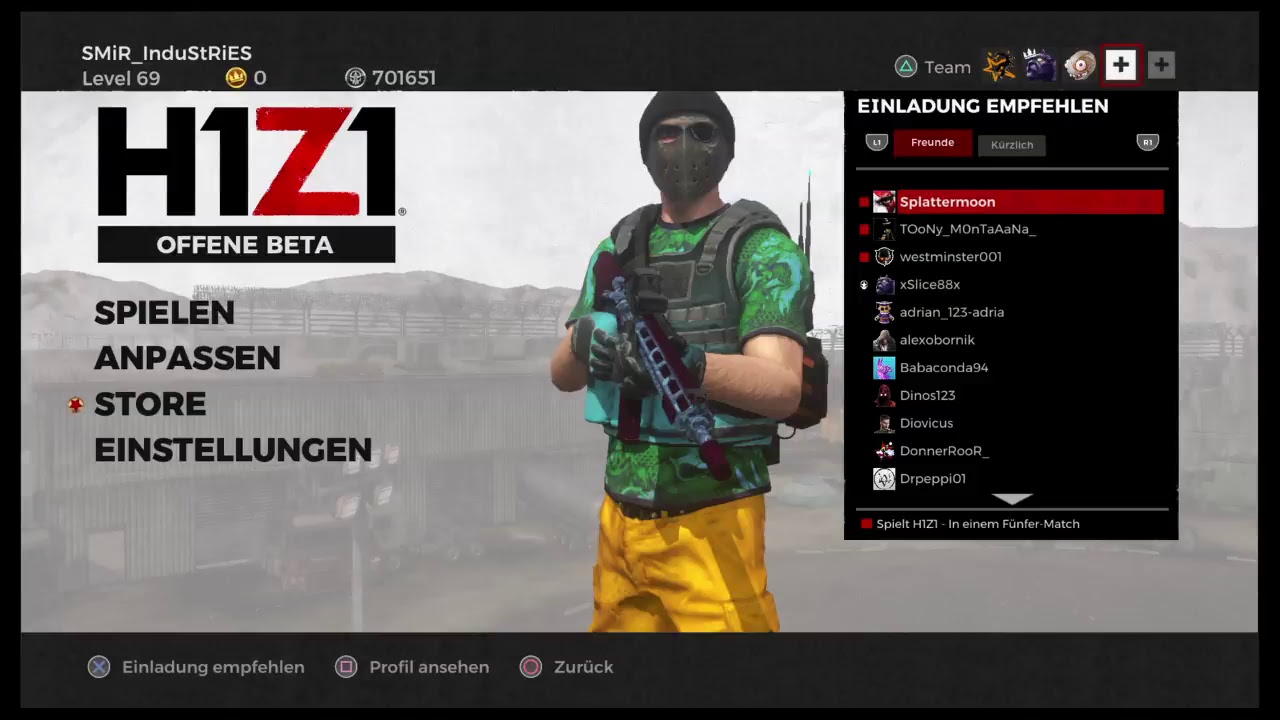The image size is (1280, 720).
Task: Select Diovicus friend row
Action: tap(926, 423)
